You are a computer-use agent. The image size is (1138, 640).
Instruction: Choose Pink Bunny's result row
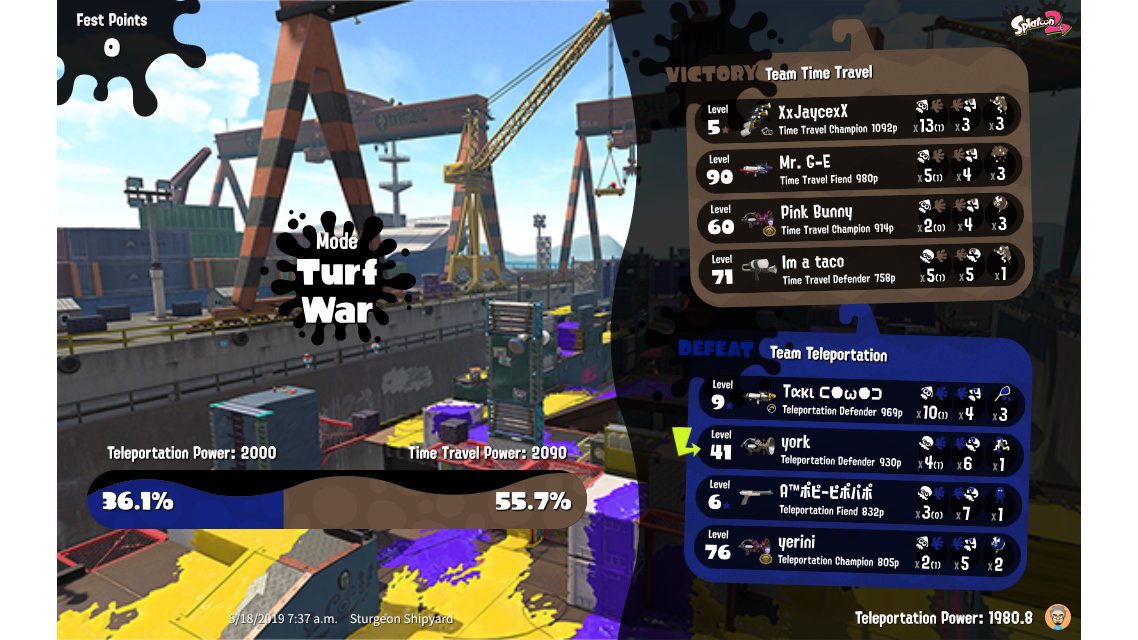pos(858,219)
